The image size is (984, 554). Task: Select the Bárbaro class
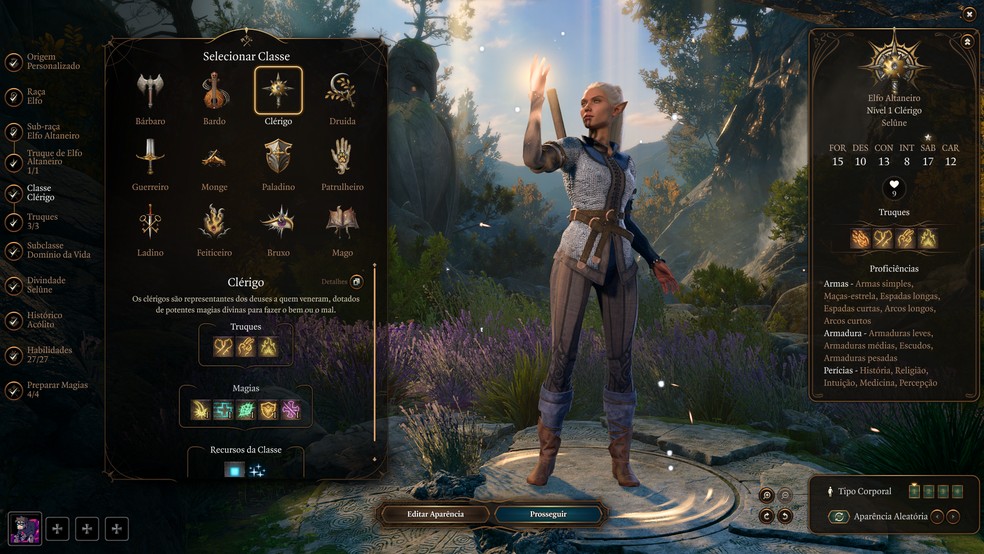click(x=150, y=91)
